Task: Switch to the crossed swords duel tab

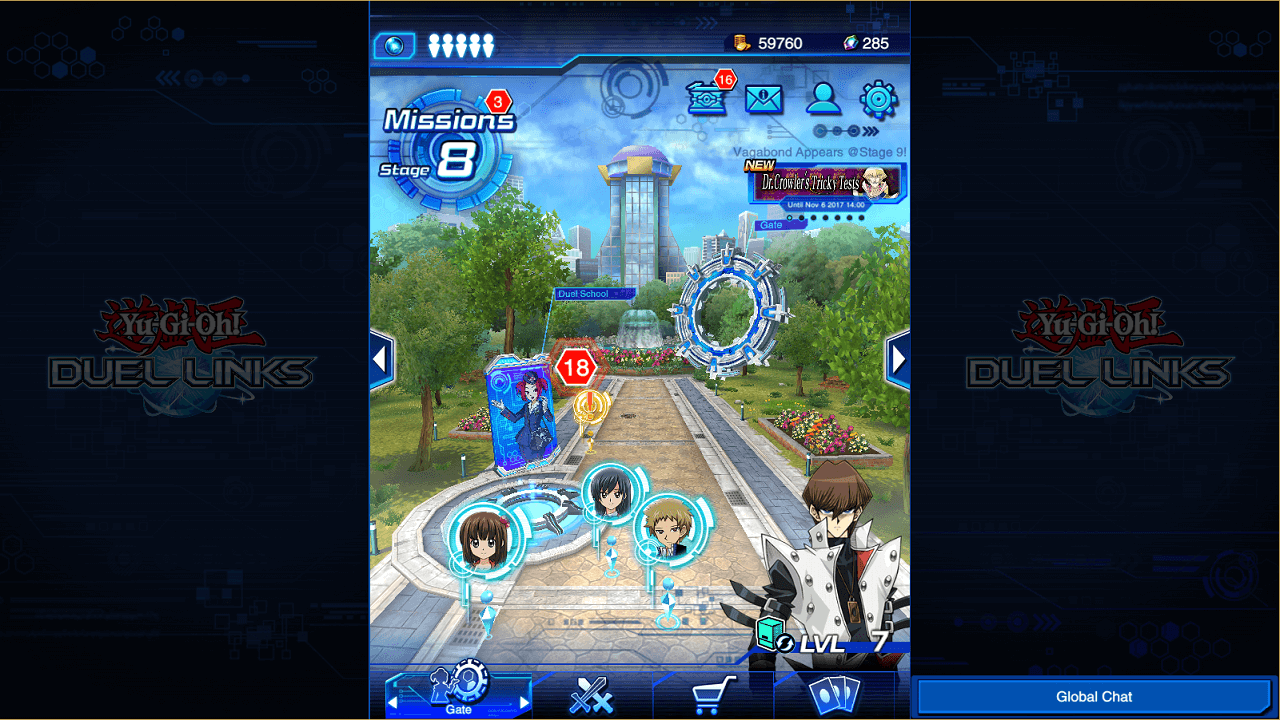Action: [591, 695]
